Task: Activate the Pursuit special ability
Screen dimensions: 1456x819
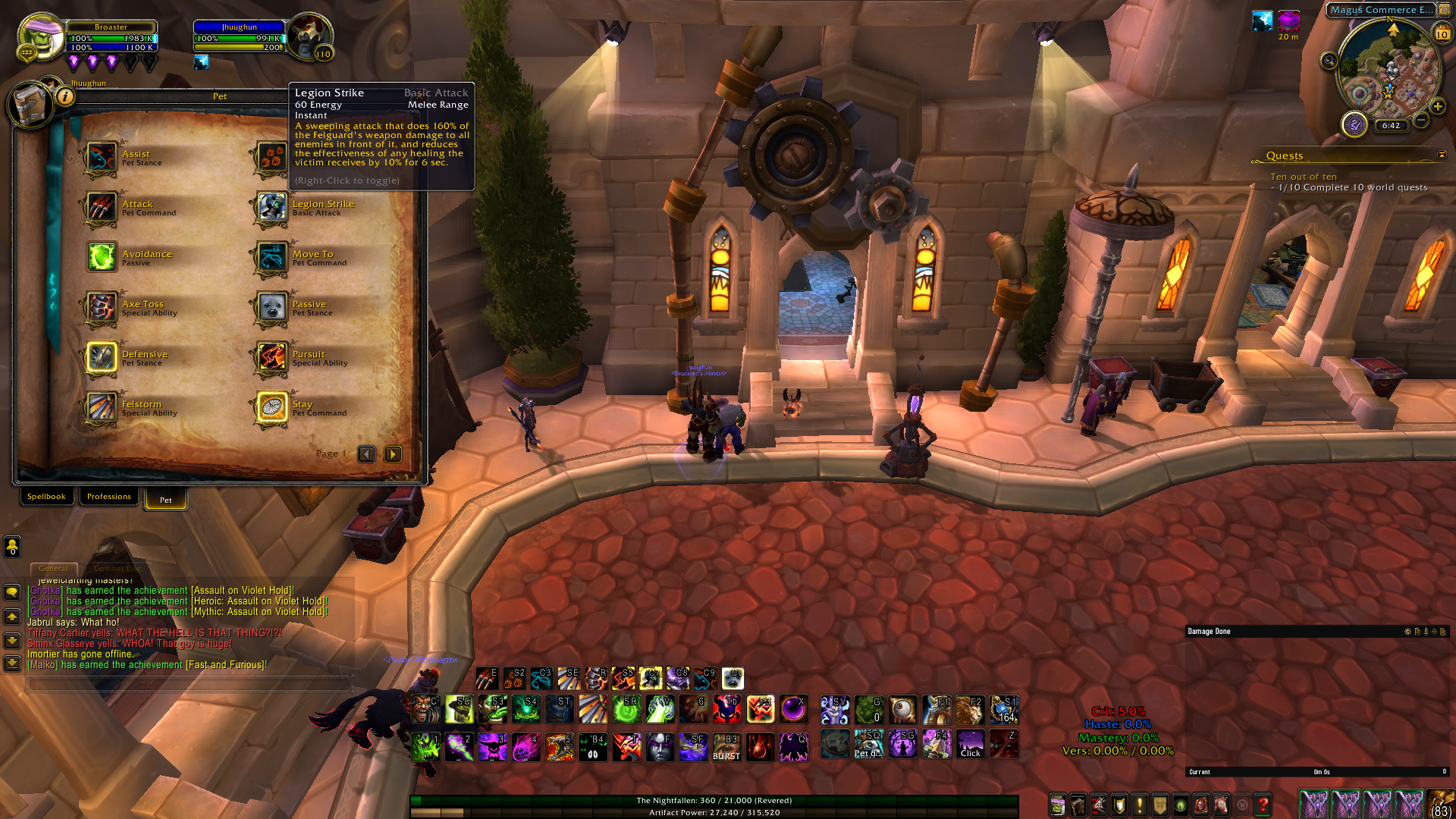Action: click(271, 358)
